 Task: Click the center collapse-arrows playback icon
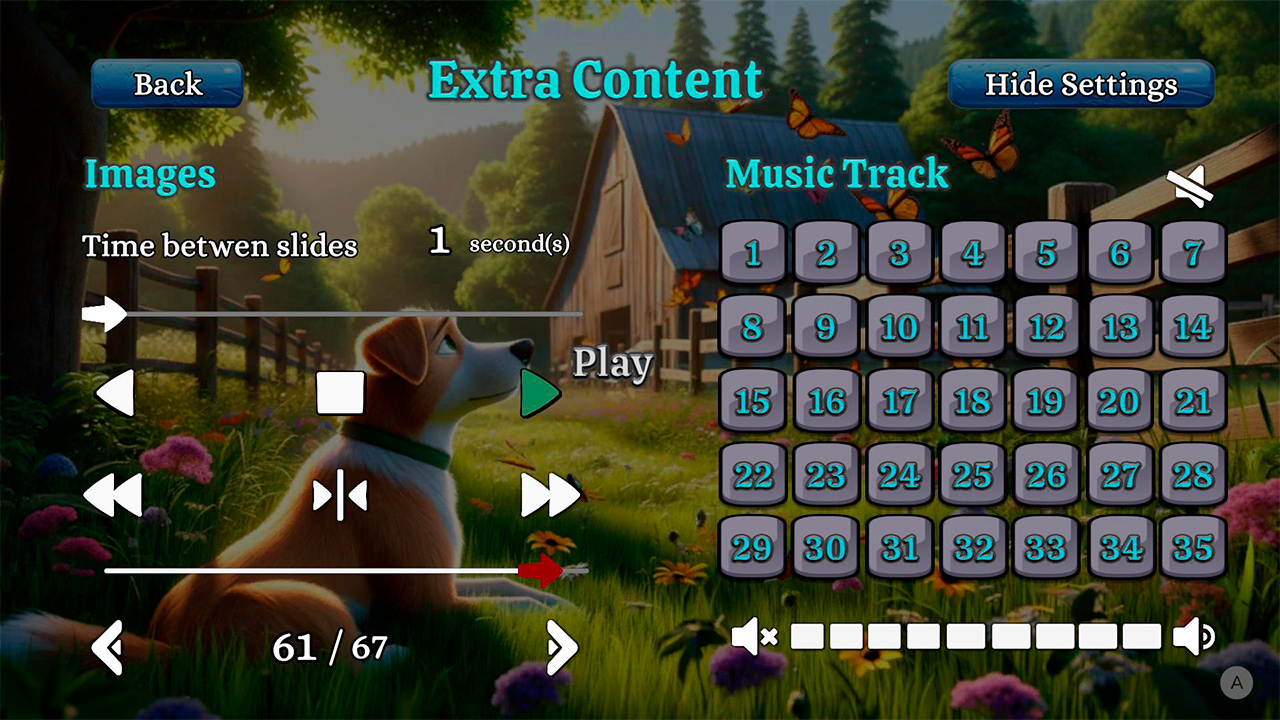click(x=340, y=494)
